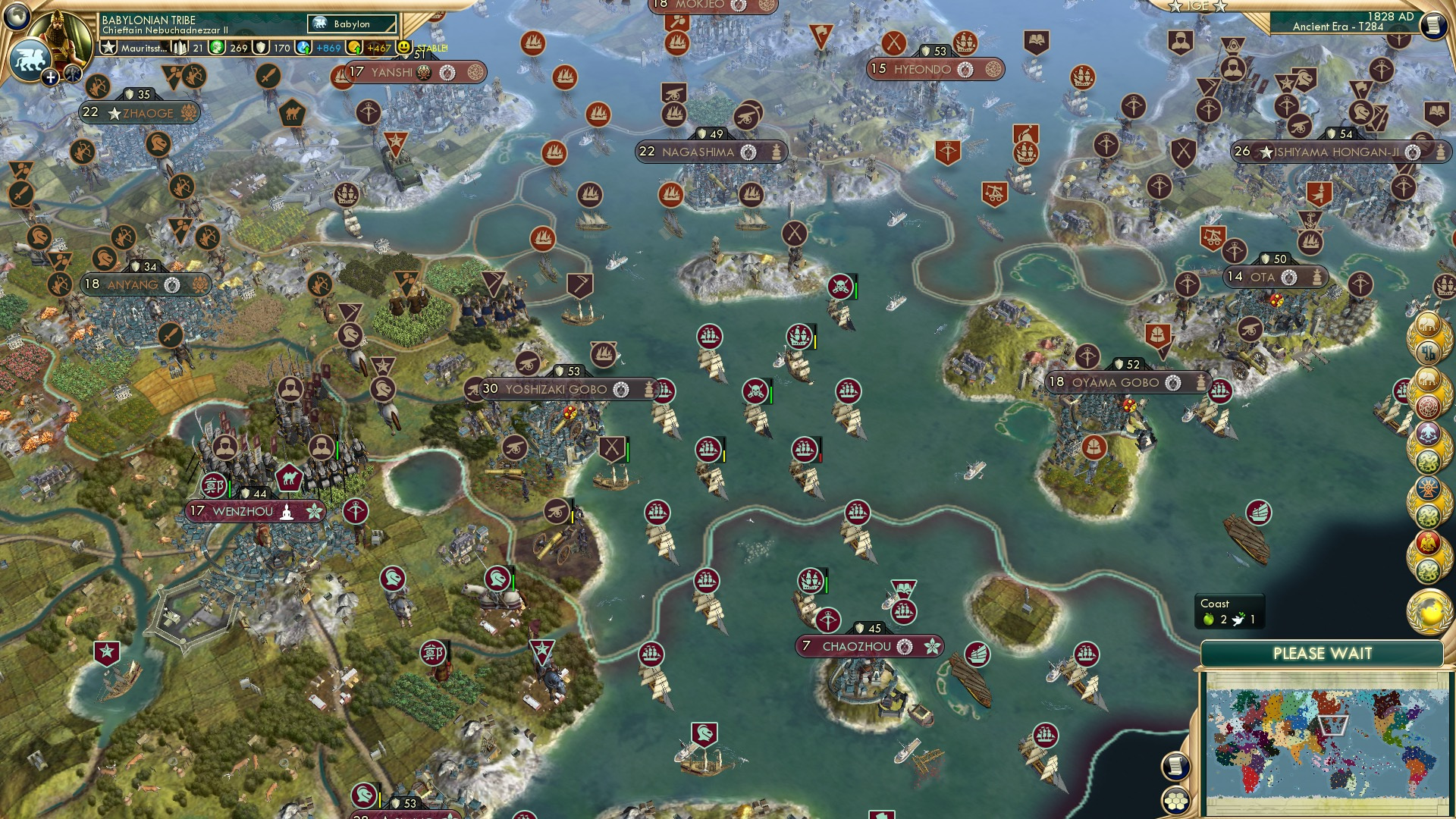This screenshot has height=819, width=1456.
Task: Select the Wenzhou city banner
Action: (x=243, y=512)
